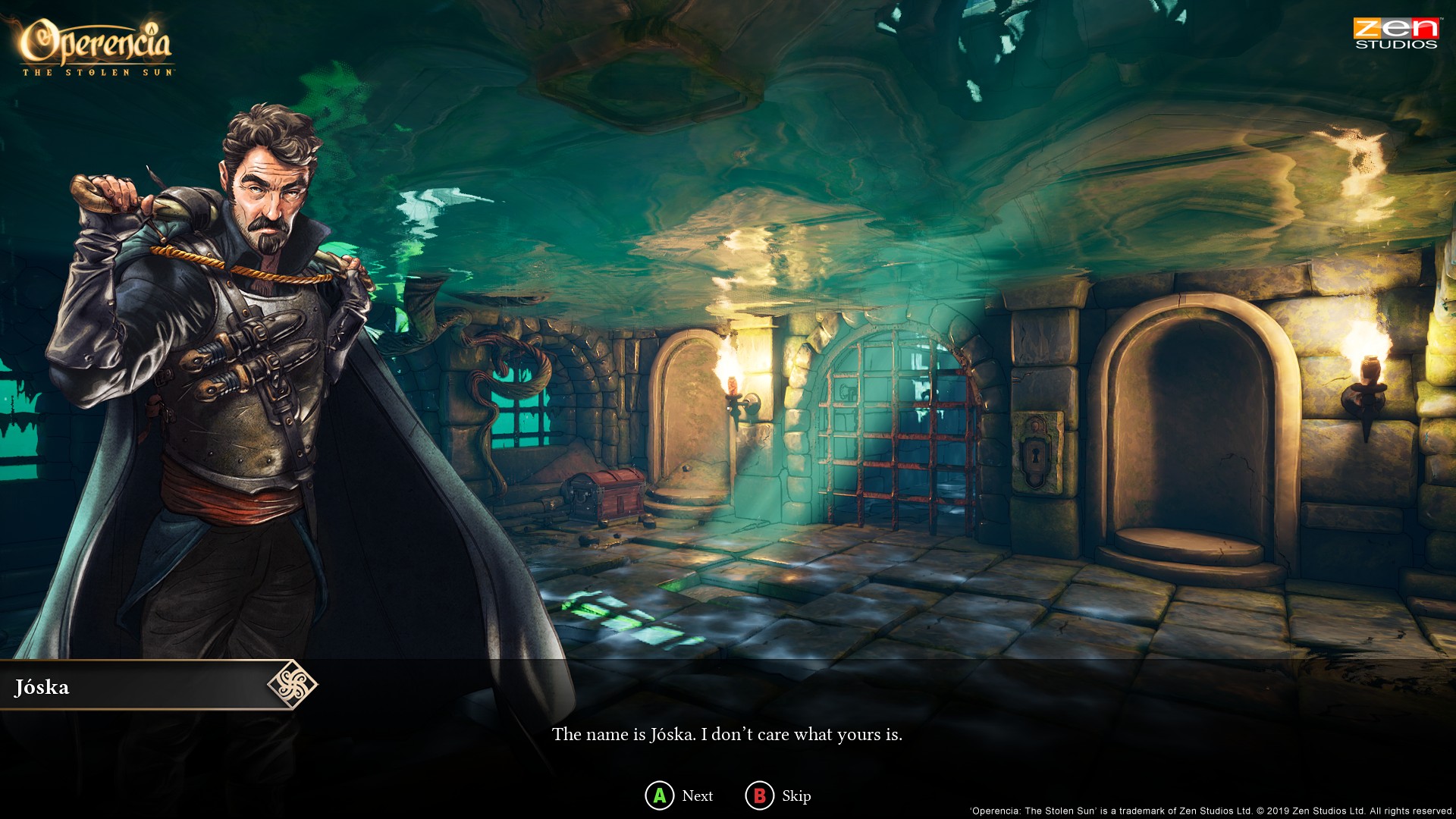Image resolution: width=1456 pixels, height=819 pixels.
Task: Select the Jóska nameplate
Action: click(x=42, y=688)
